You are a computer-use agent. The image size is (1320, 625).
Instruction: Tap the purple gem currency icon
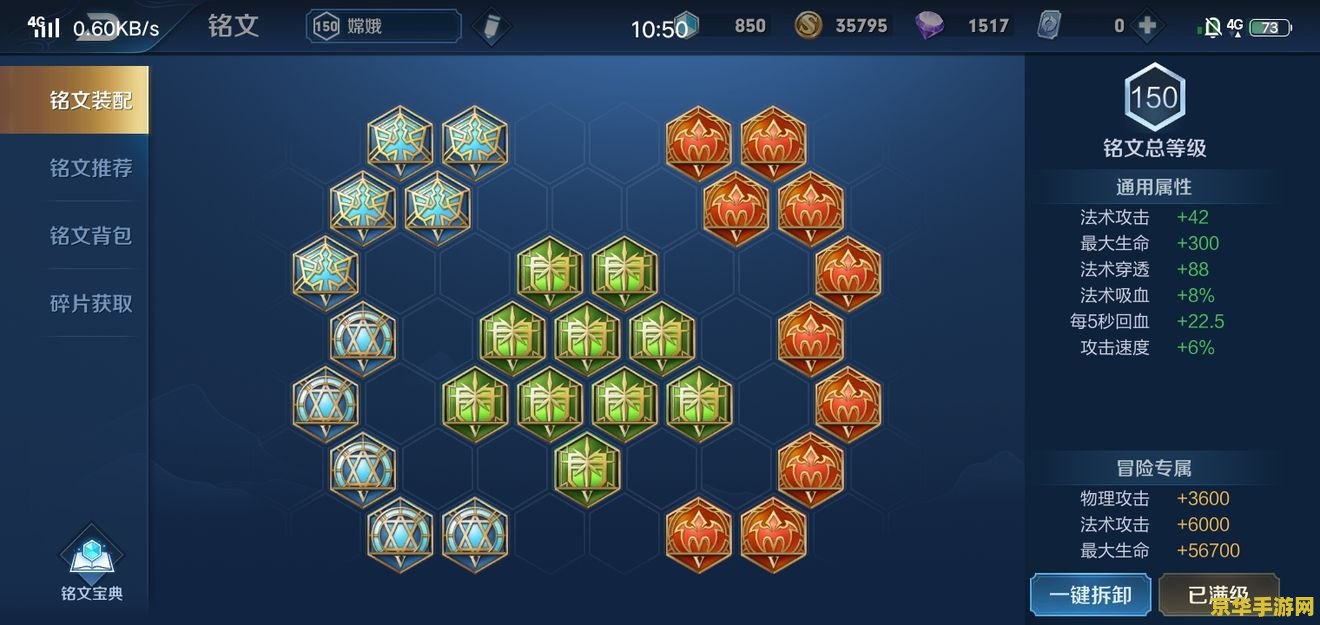tap(929, 26)
